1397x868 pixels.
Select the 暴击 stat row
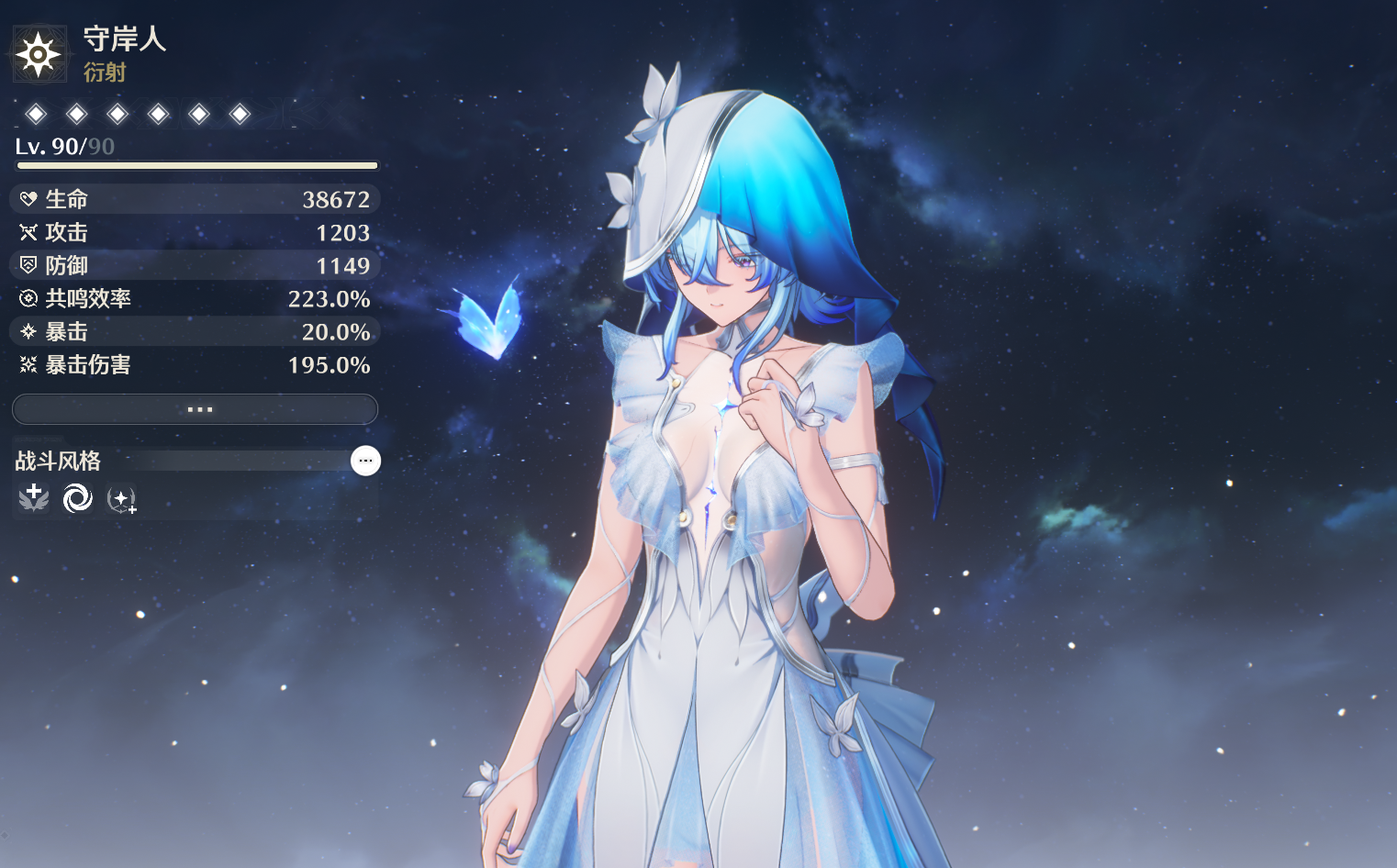pyautogui.click(x=195, y=331)
